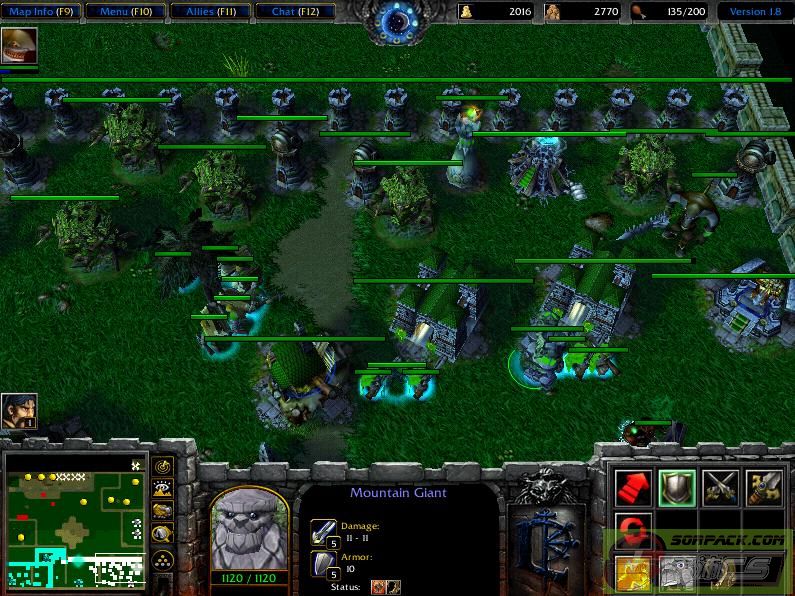Toggle minimap terrain display button
Viewport: 795px width, 596px height.
coord(162,488)
